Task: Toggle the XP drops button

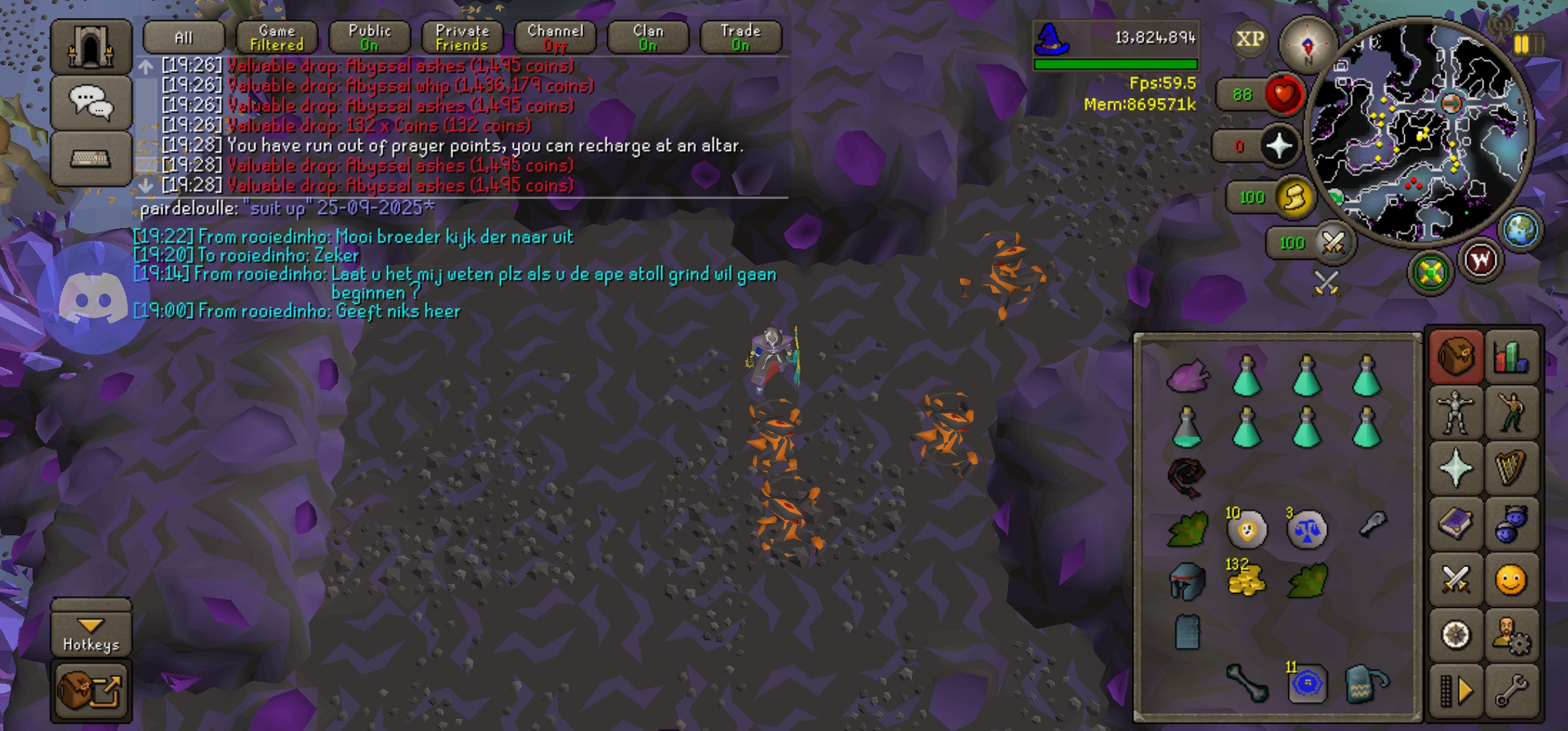Action: point(1249,39)
